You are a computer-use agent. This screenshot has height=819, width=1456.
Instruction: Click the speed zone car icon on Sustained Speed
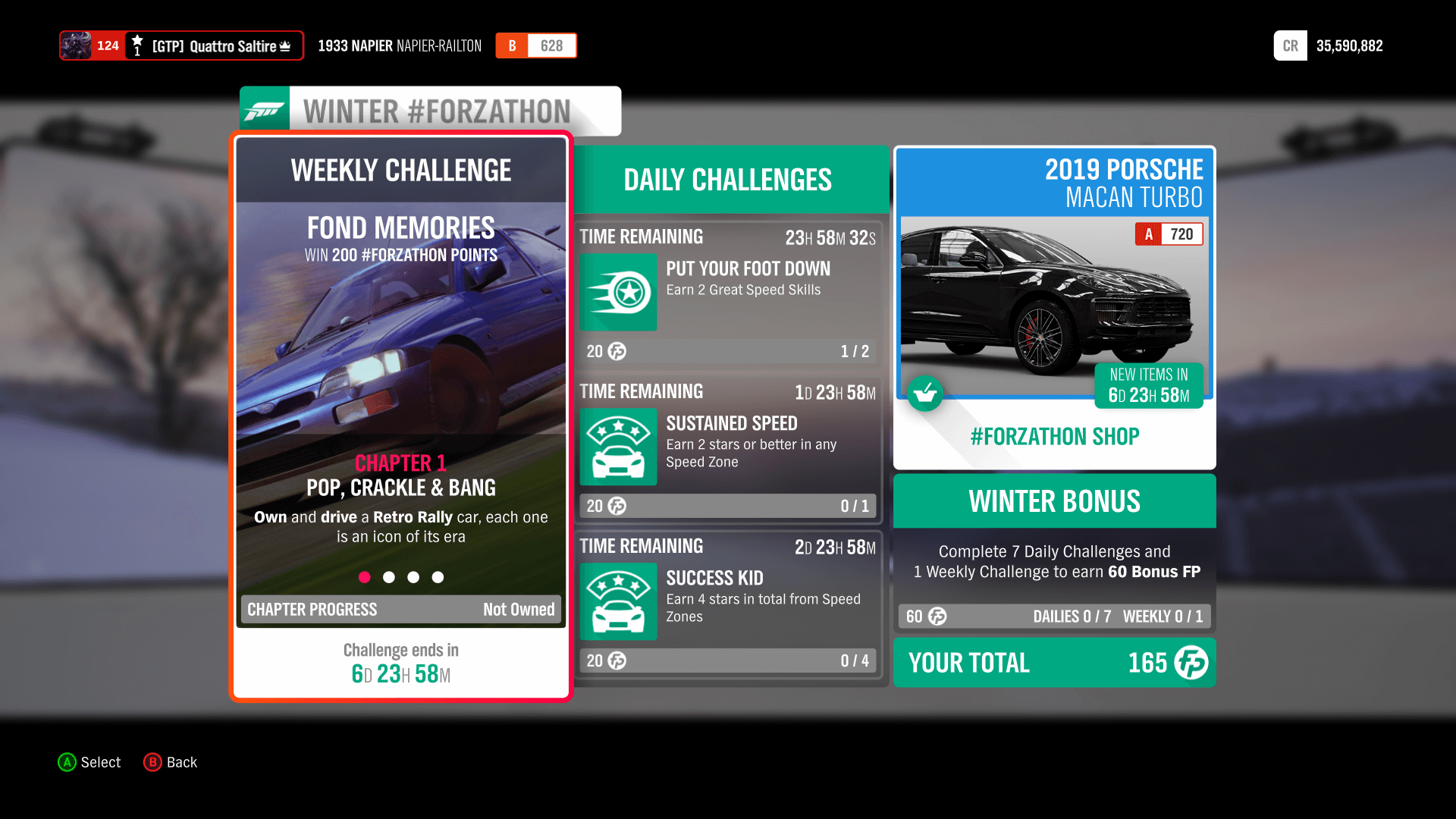coord(618,447)
